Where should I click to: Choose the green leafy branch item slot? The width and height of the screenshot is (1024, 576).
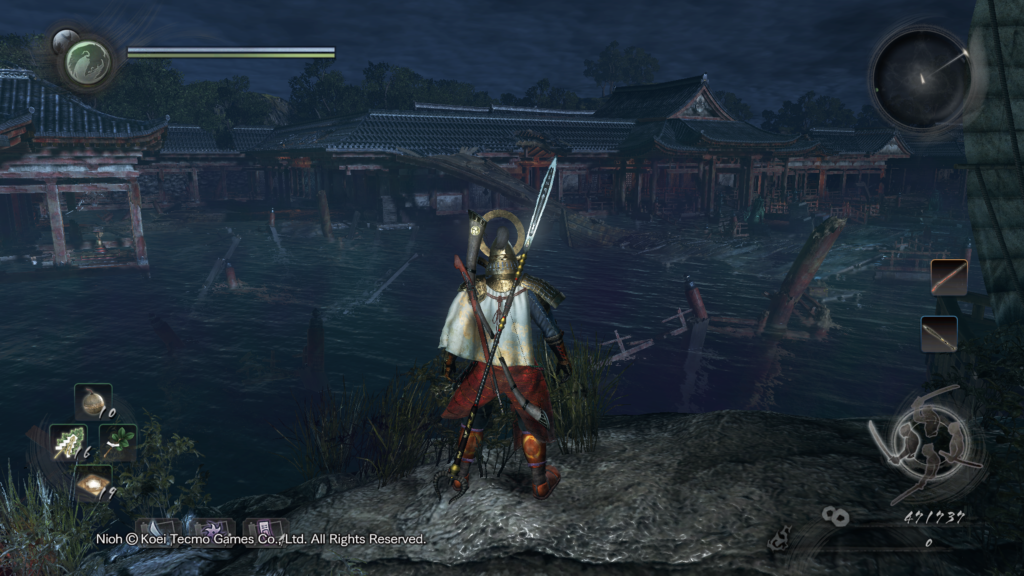point(118,442)
